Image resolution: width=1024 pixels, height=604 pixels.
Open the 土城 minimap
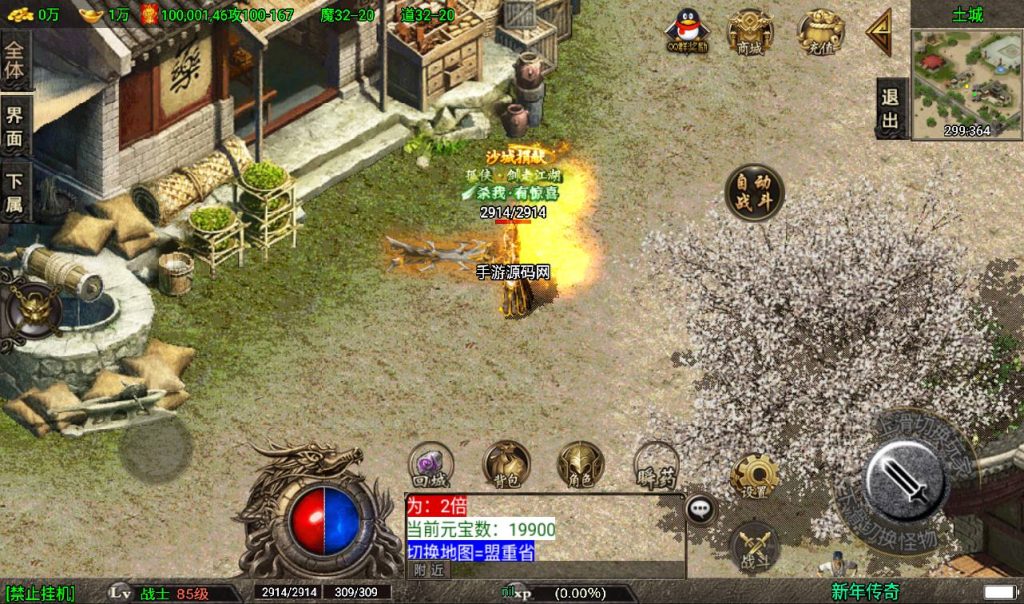[966, 76]
